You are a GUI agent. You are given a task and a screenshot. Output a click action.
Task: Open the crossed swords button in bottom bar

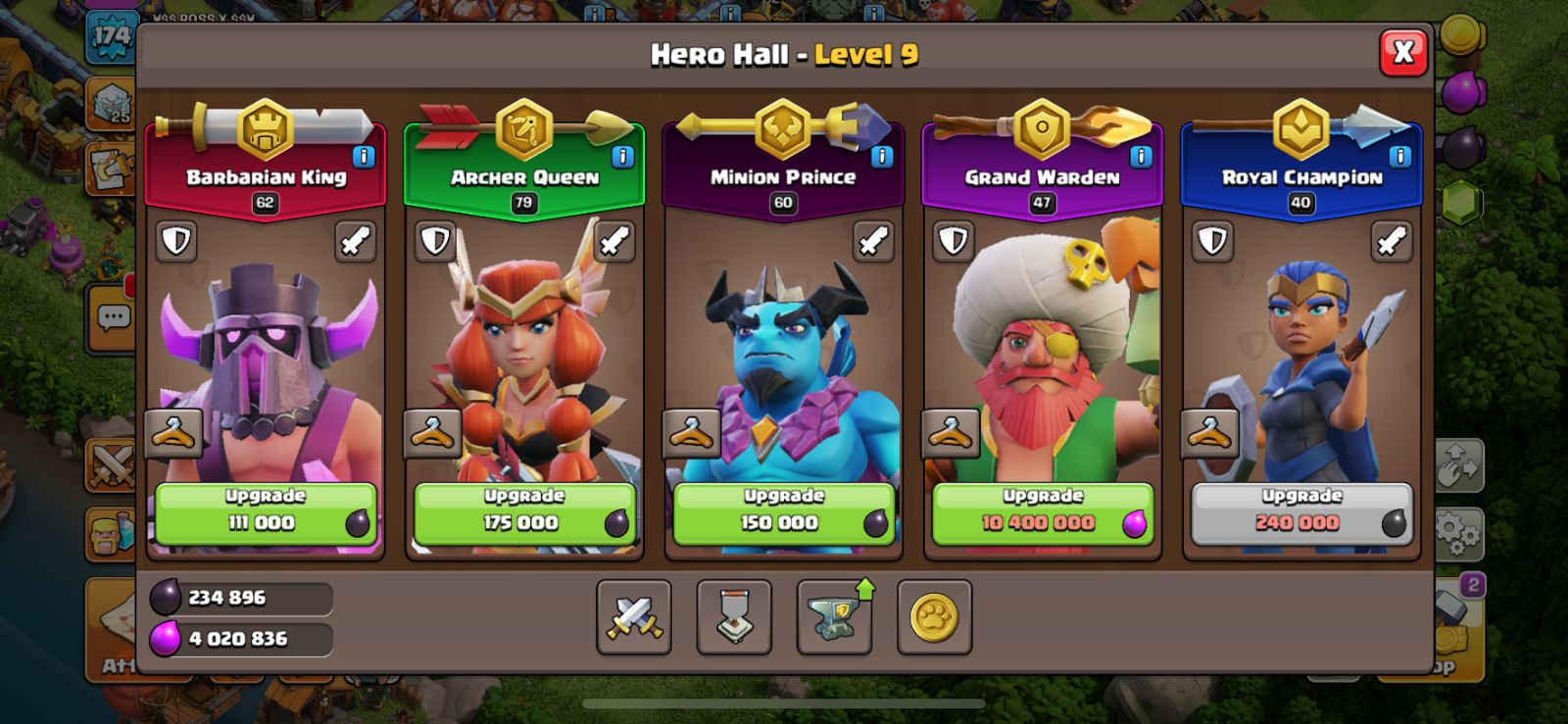(x=634, y=617)
